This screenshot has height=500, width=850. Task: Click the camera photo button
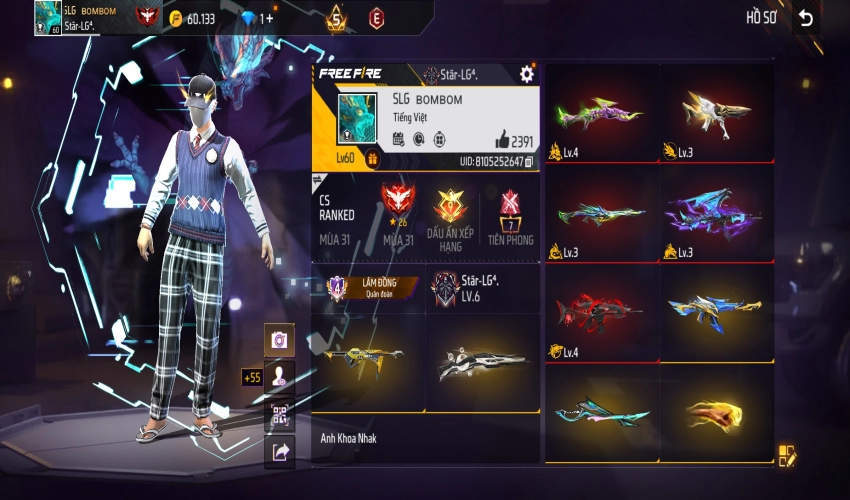click(280, 340)
